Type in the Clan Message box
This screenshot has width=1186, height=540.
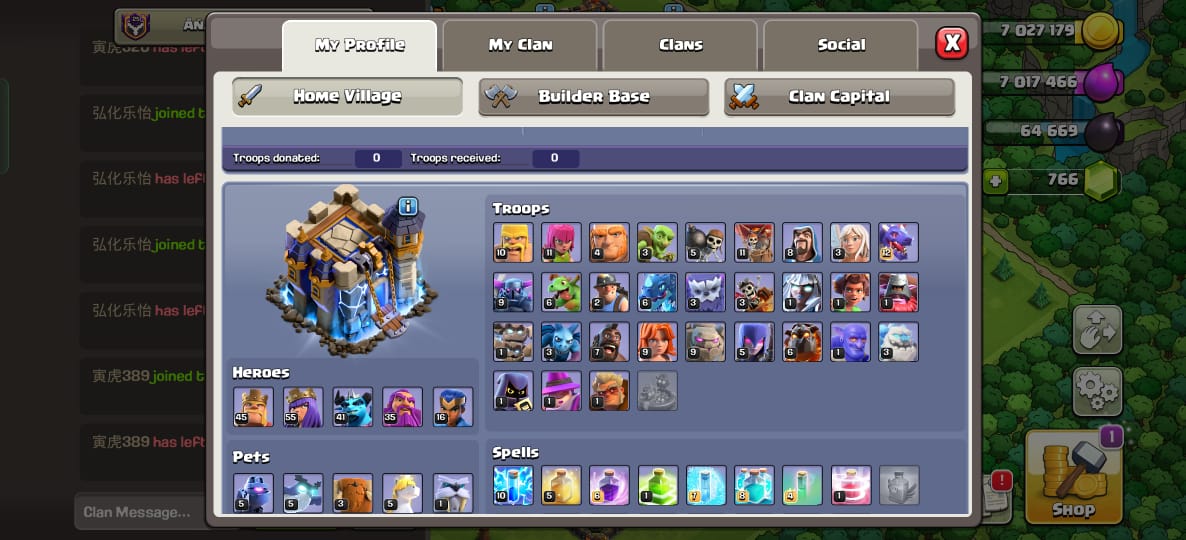140,512
